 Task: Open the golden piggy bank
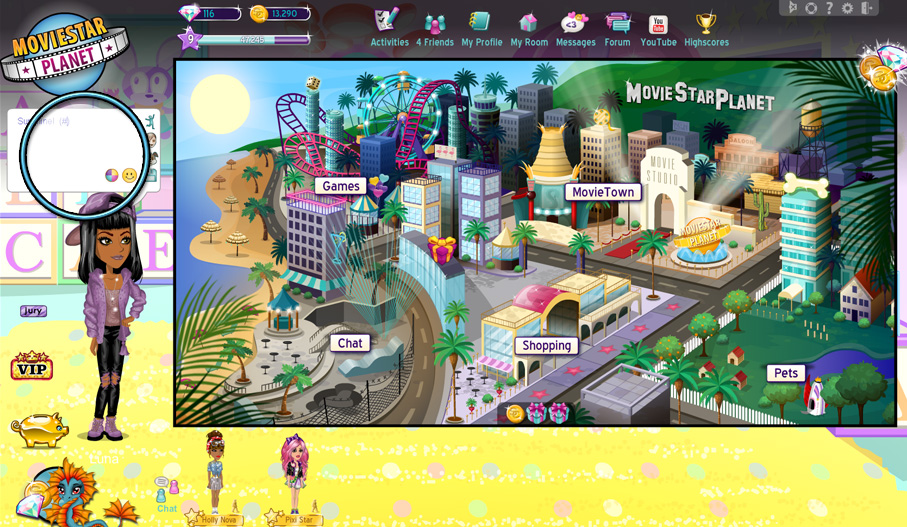(38, 429)
